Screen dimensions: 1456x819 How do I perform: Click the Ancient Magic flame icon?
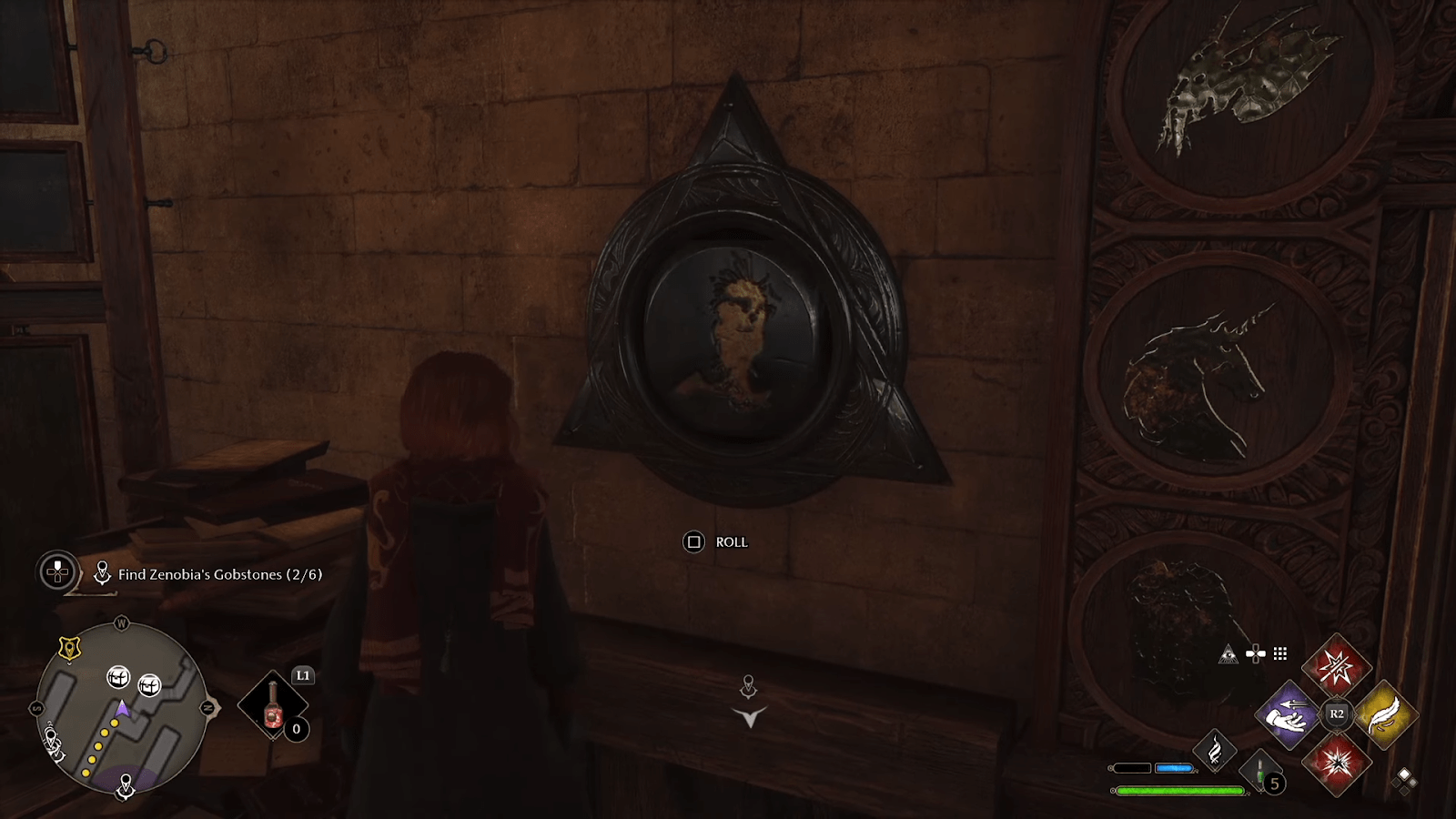coord(1216,749)
